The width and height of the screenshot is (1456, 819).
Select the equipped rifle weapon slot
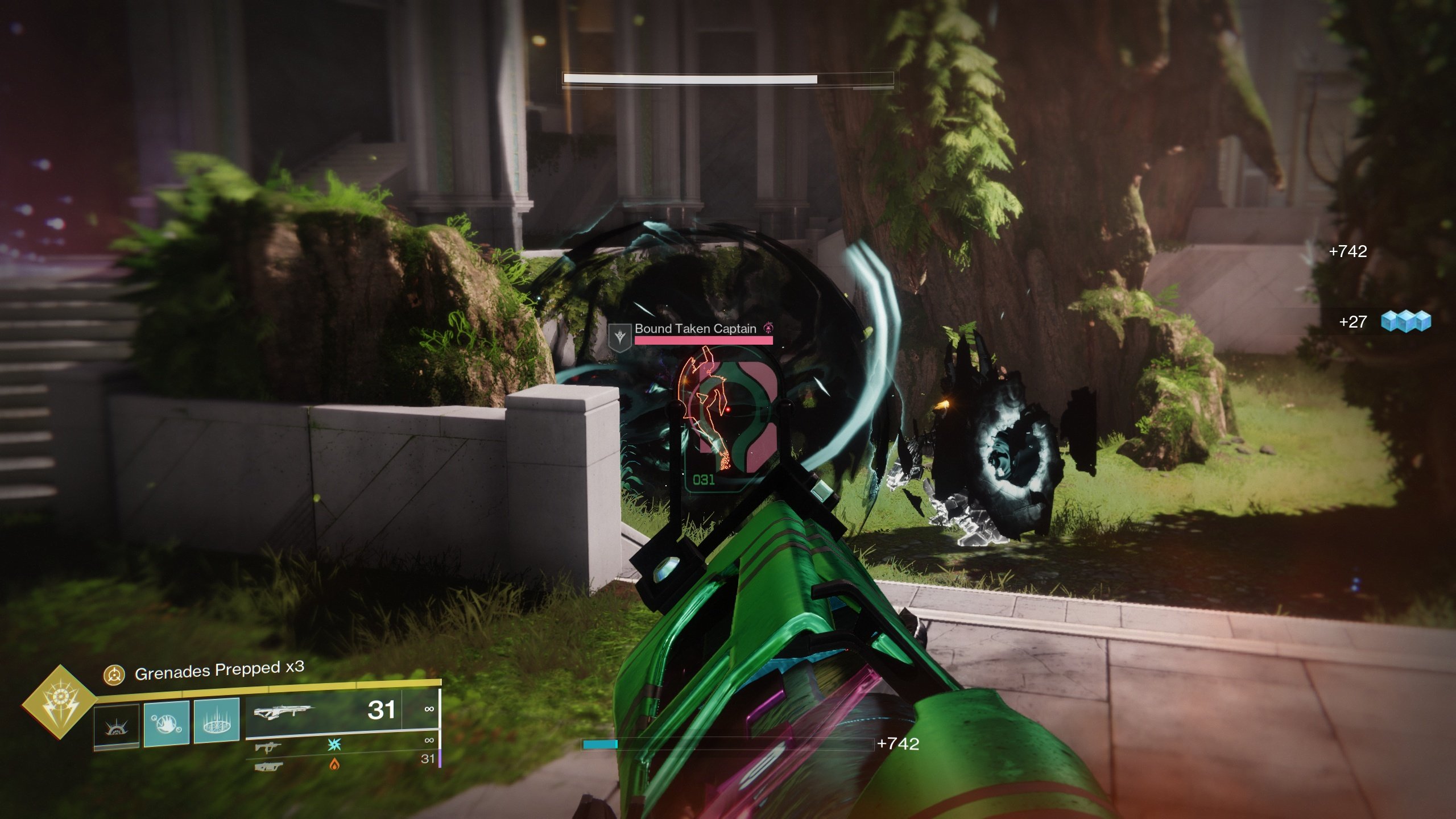coord(283,711)
